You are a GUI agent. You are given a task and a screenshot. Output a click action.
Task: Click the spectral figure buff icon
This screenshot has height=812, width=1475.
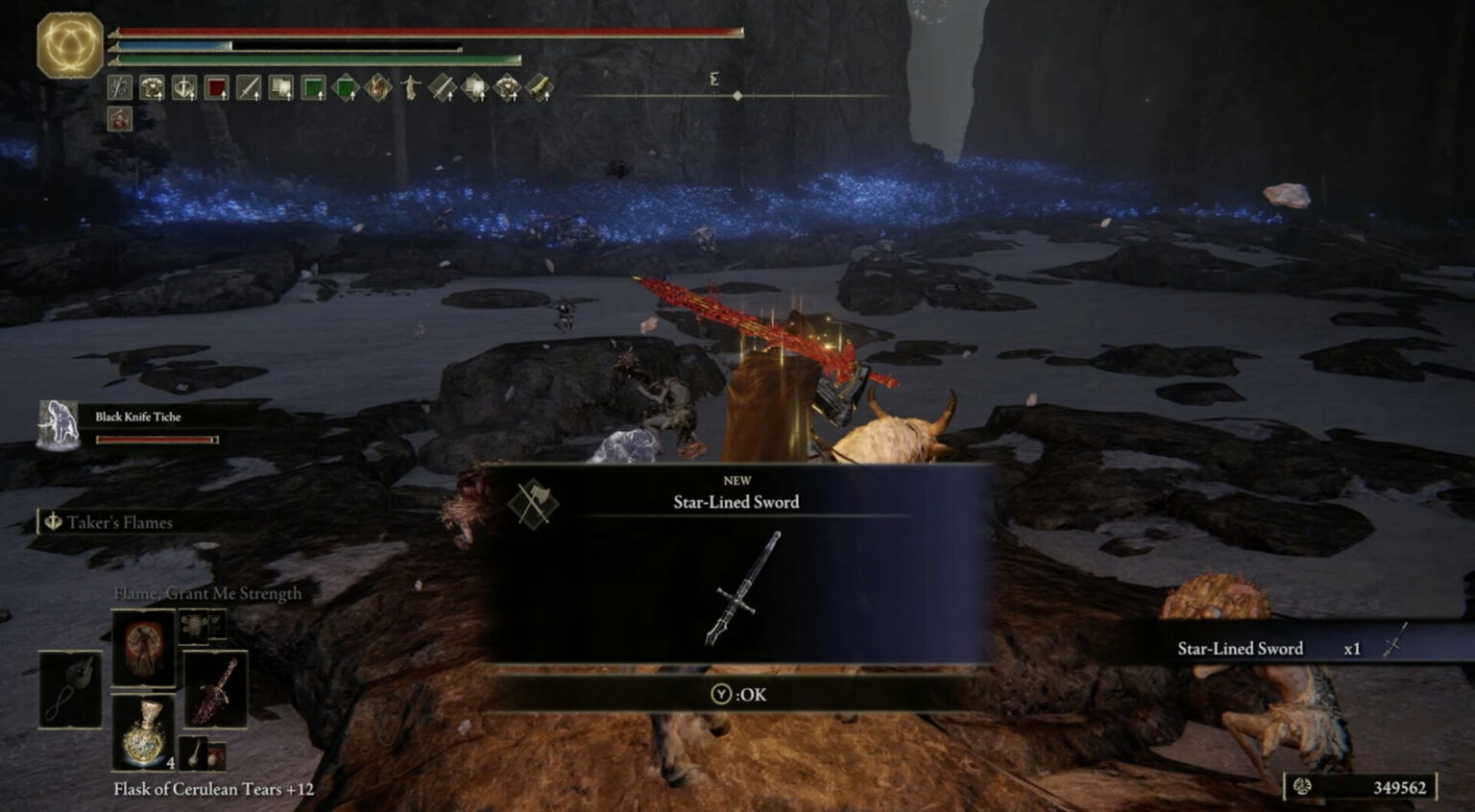409,90
